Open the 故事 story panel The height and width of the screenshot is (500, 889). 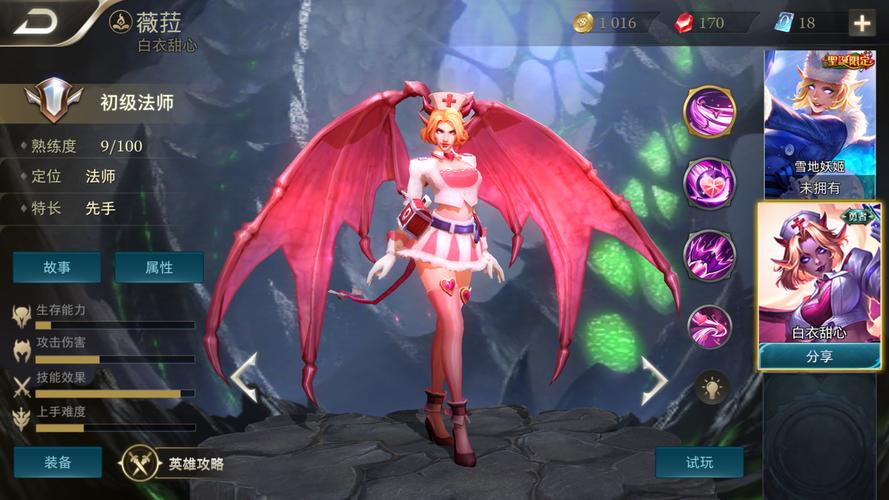[x=57, y=267]
